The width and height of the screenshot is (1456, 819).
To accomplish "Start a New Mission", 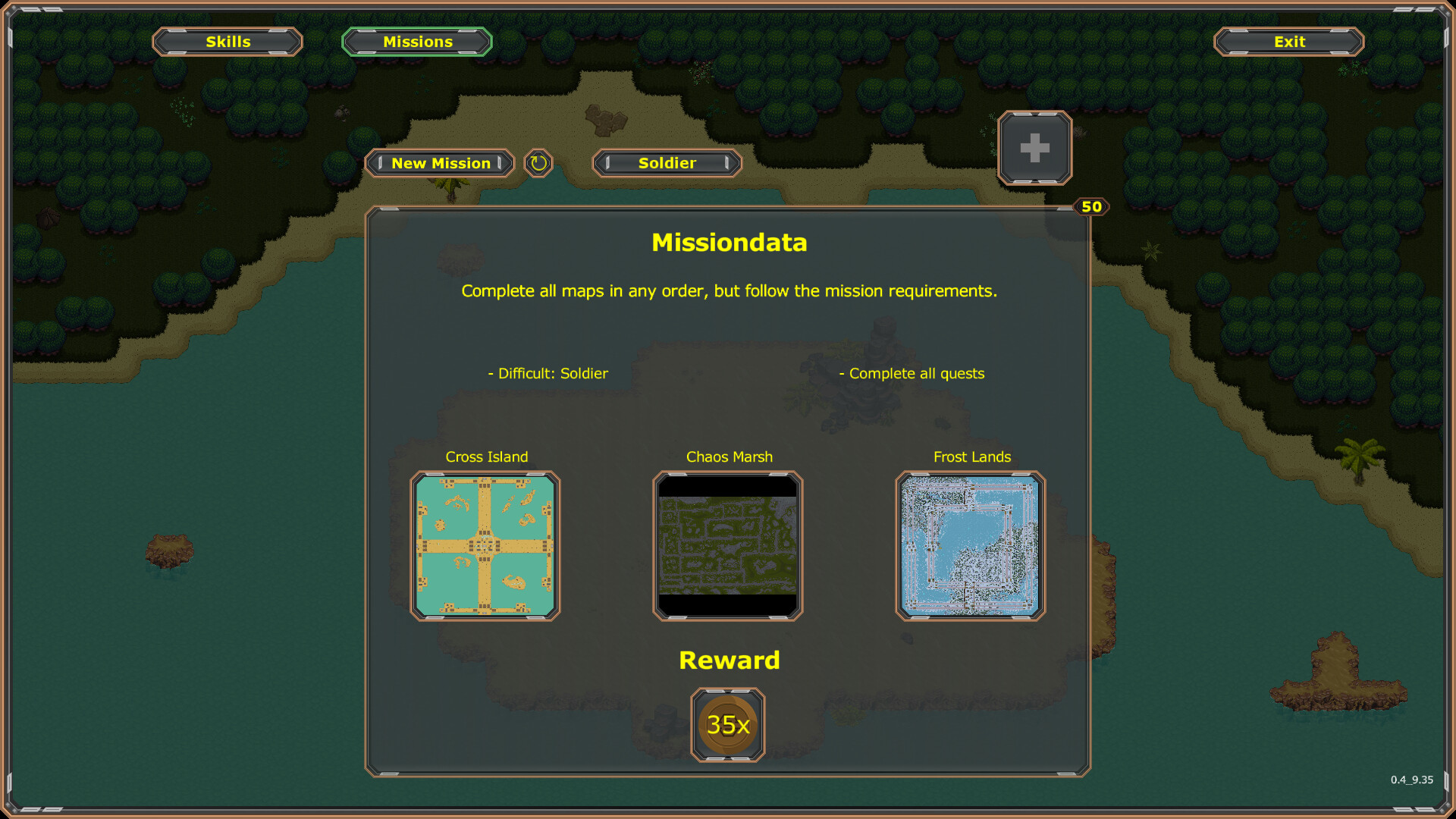I will 440,163.
